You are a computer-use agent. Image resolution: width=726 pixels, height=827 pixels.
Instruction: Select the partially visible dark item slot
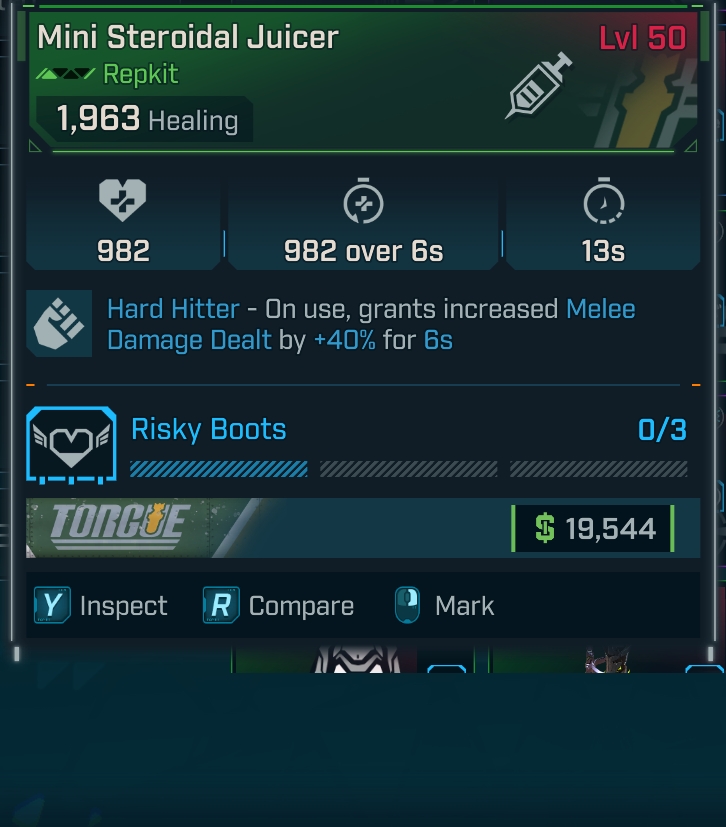click(605, 660)
